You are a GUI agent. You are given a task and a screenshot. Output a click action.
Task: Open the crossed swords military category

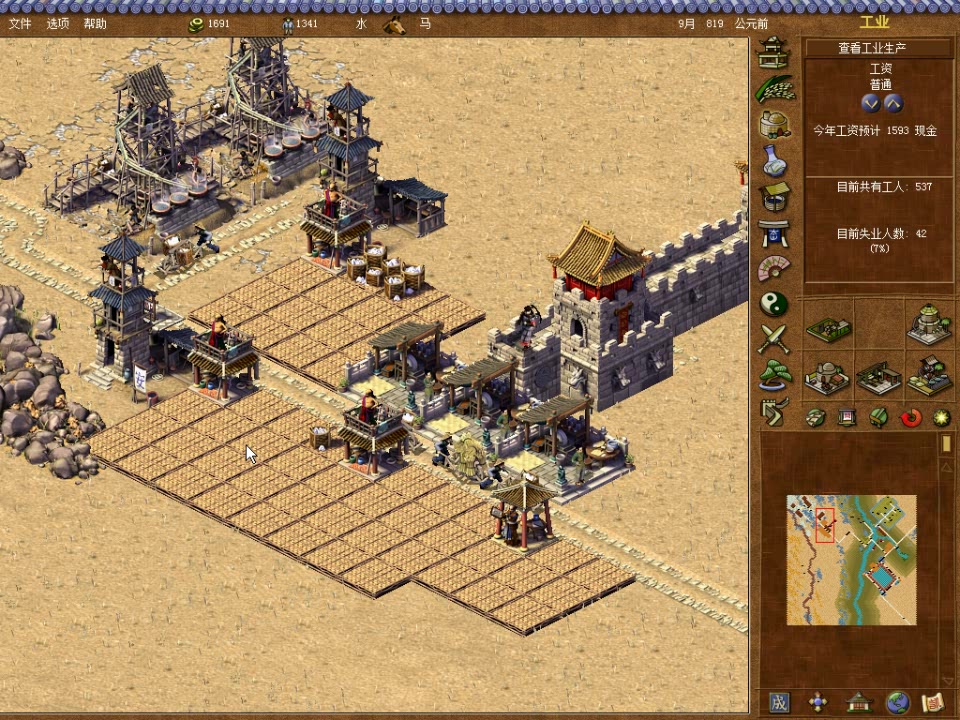[x=773, y=339]
